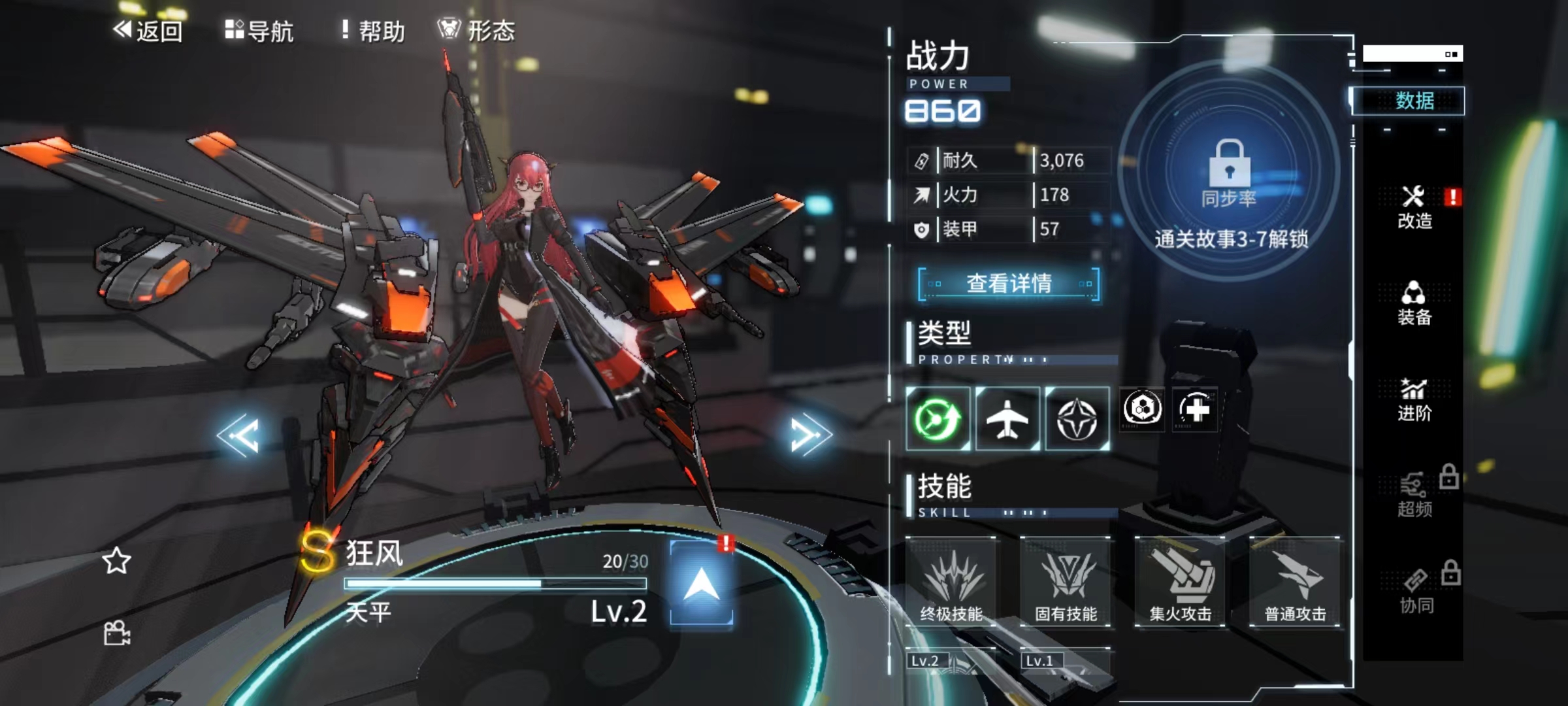Viewport: 1568px width, 706px height.
Task: Select the locked 协同 synergy tab
Action: (x=1416, y=592)
